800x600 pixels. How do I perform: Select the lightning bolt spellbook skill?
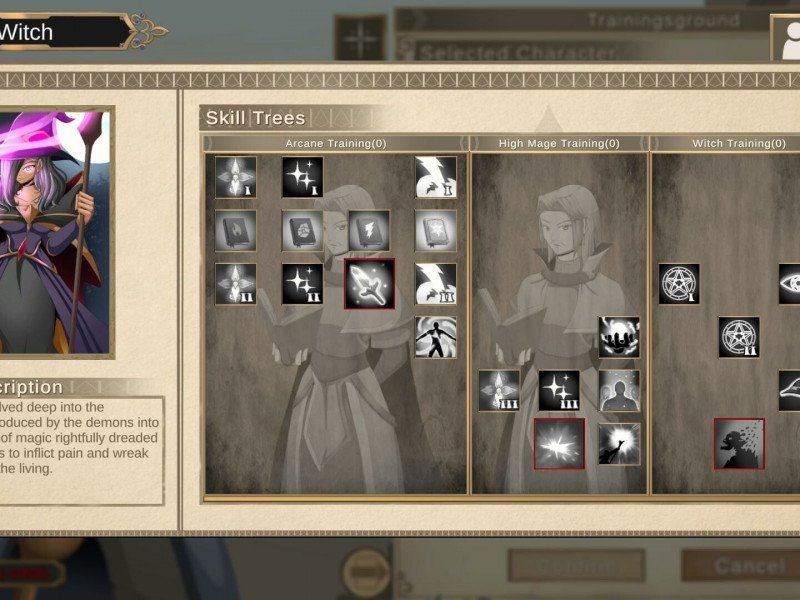369,230
